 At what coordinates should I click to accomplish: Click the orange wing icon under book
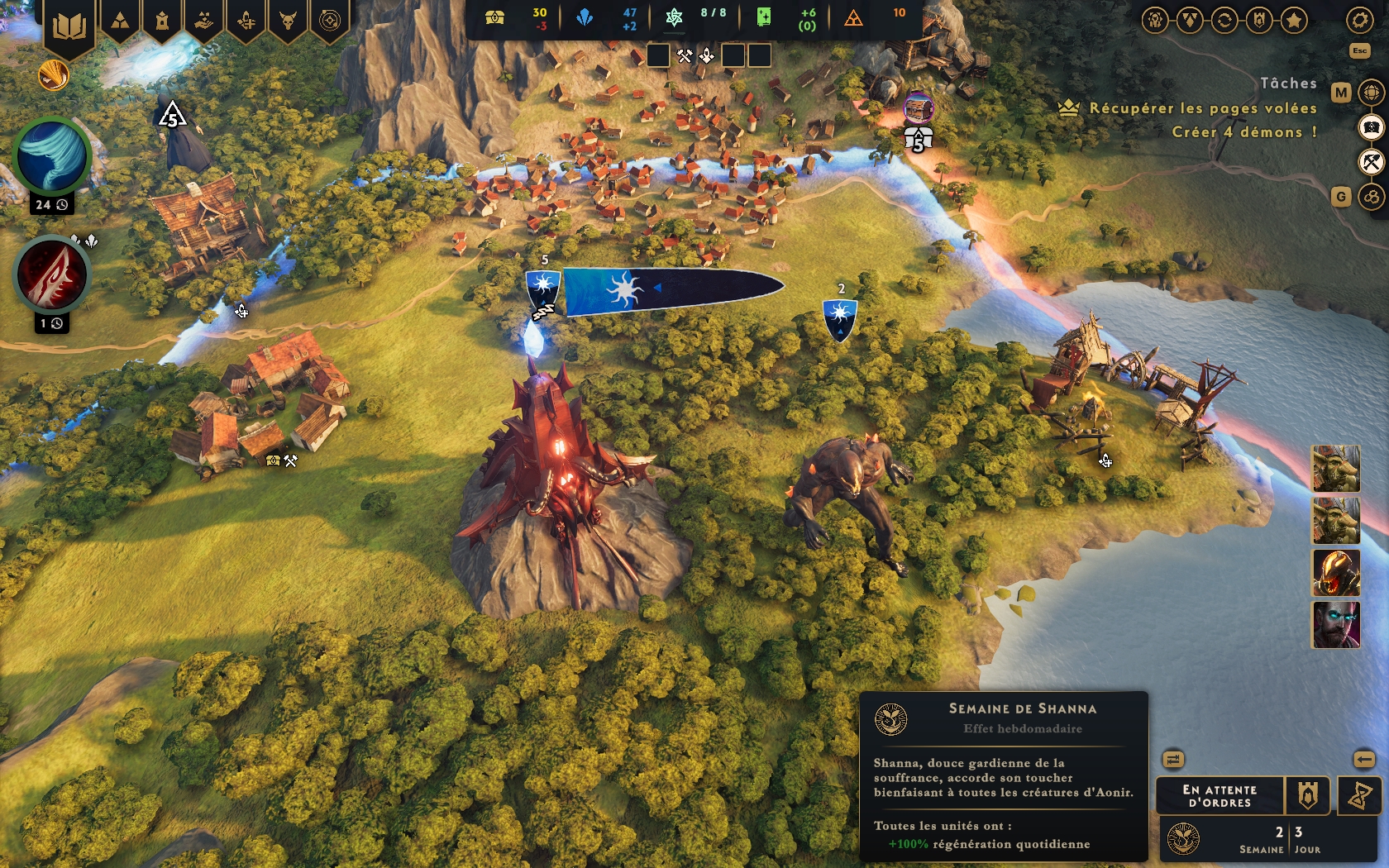tap(54, 76)
